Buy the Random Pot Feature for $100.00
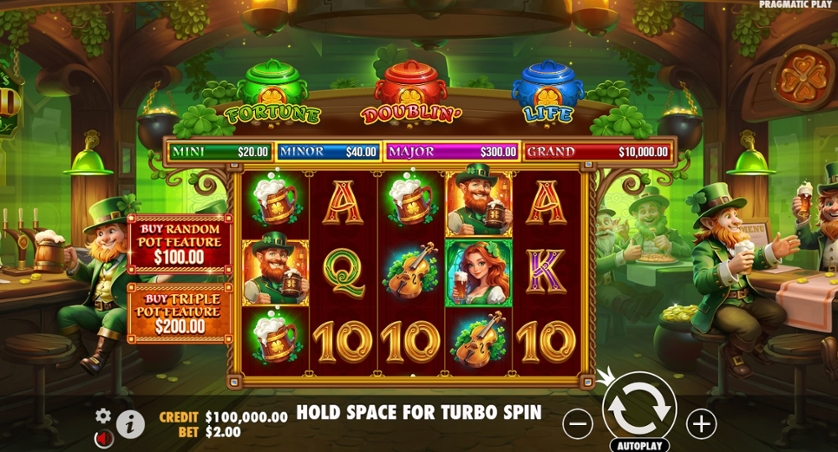The height and width of the screenshot is (452, 838). [179, 245]
